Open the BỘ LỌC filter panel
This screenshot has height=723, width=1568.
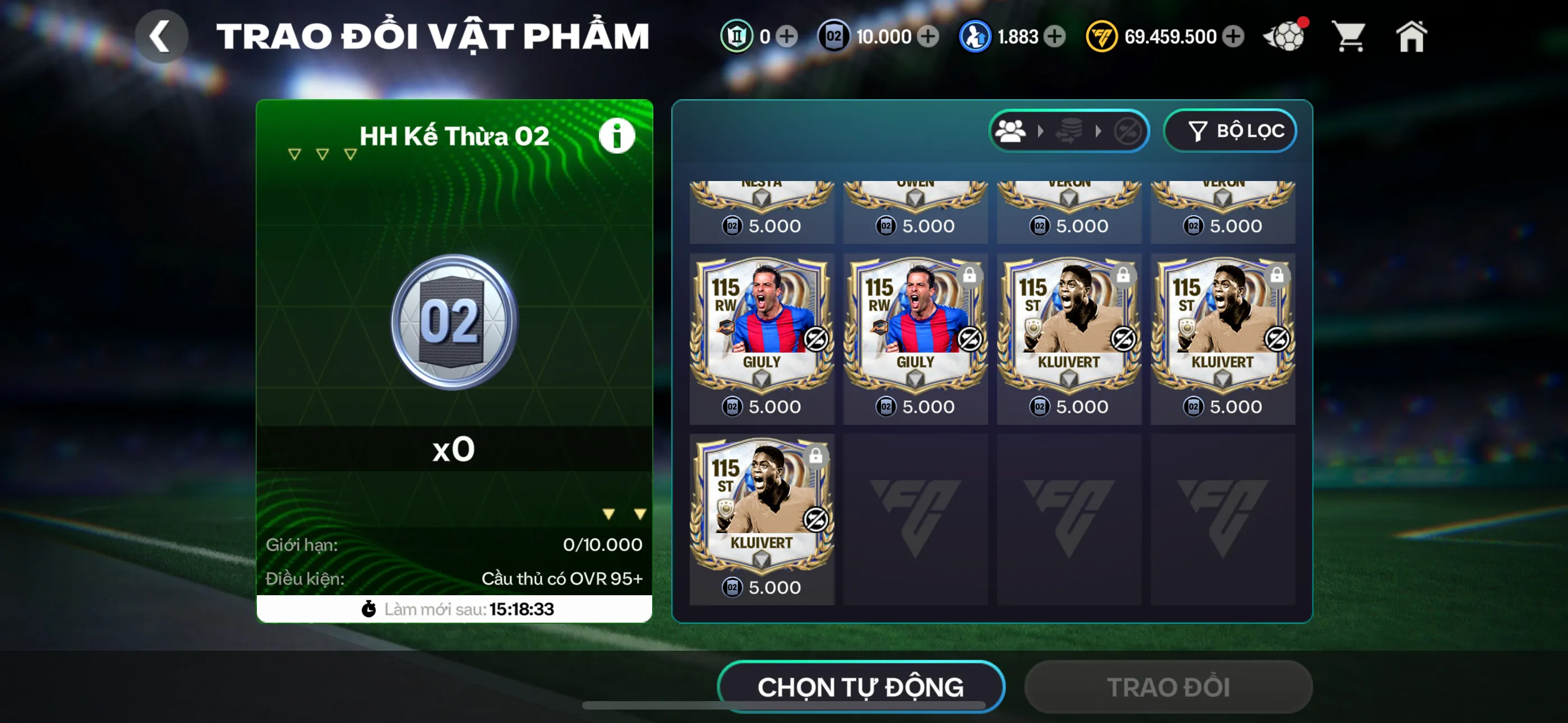tap(1230, 130)
